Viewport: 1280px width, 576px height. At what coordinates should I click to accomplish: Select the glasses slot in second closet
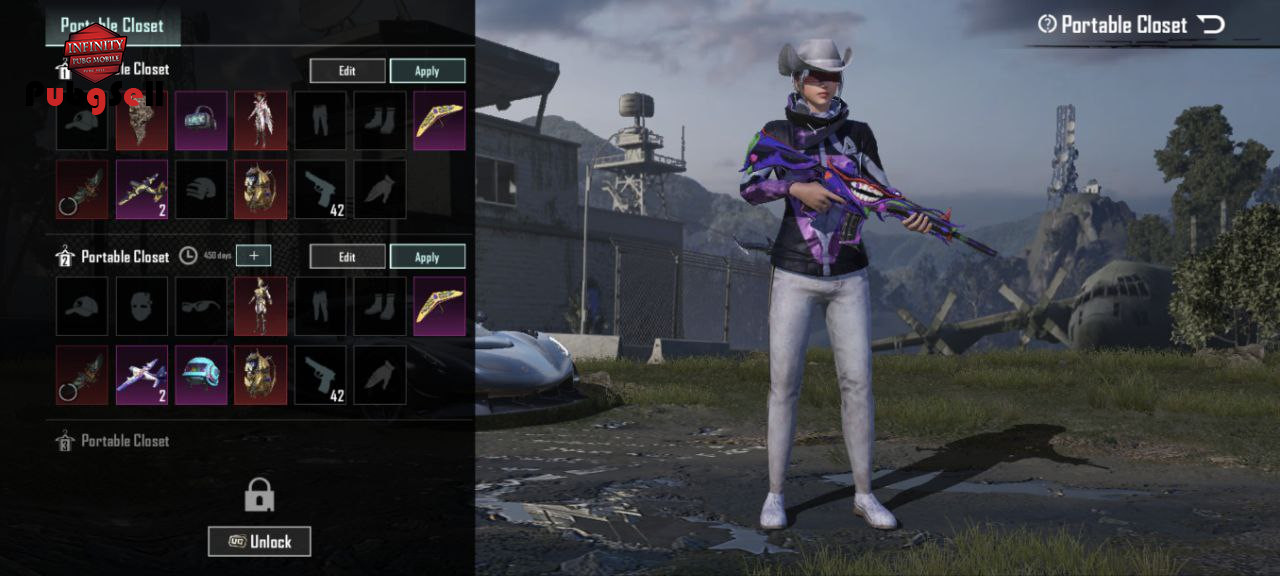pos(201,306)
